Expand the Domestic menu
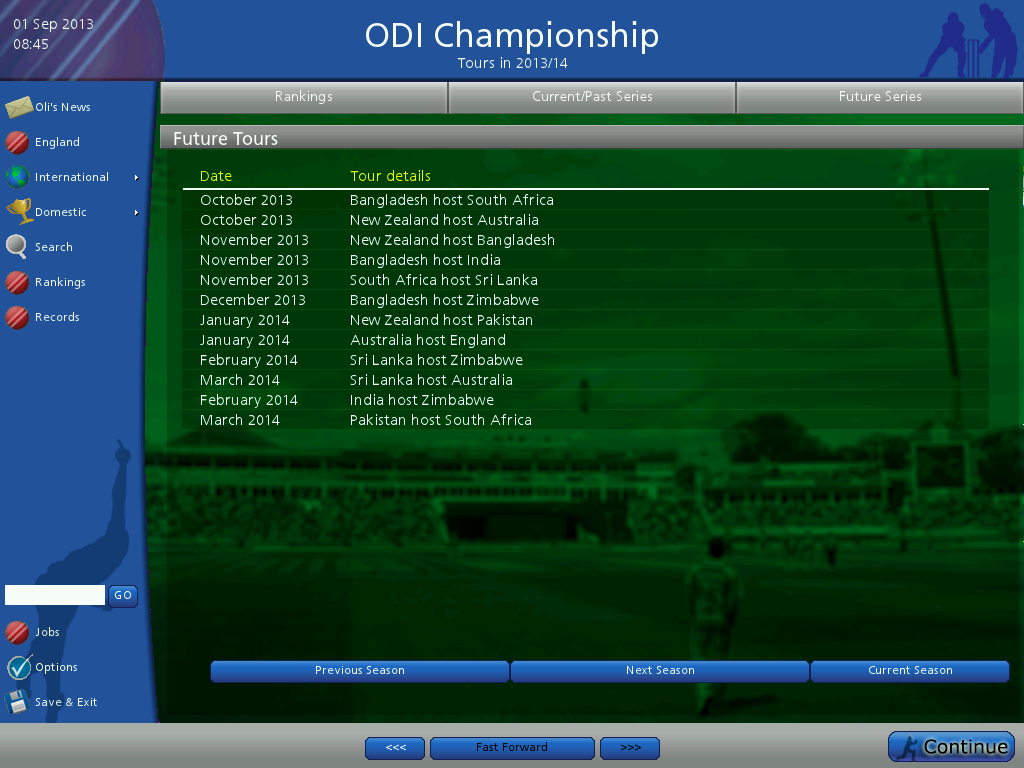This screenshot has height=768, width=1024. (x=61, y=212)
